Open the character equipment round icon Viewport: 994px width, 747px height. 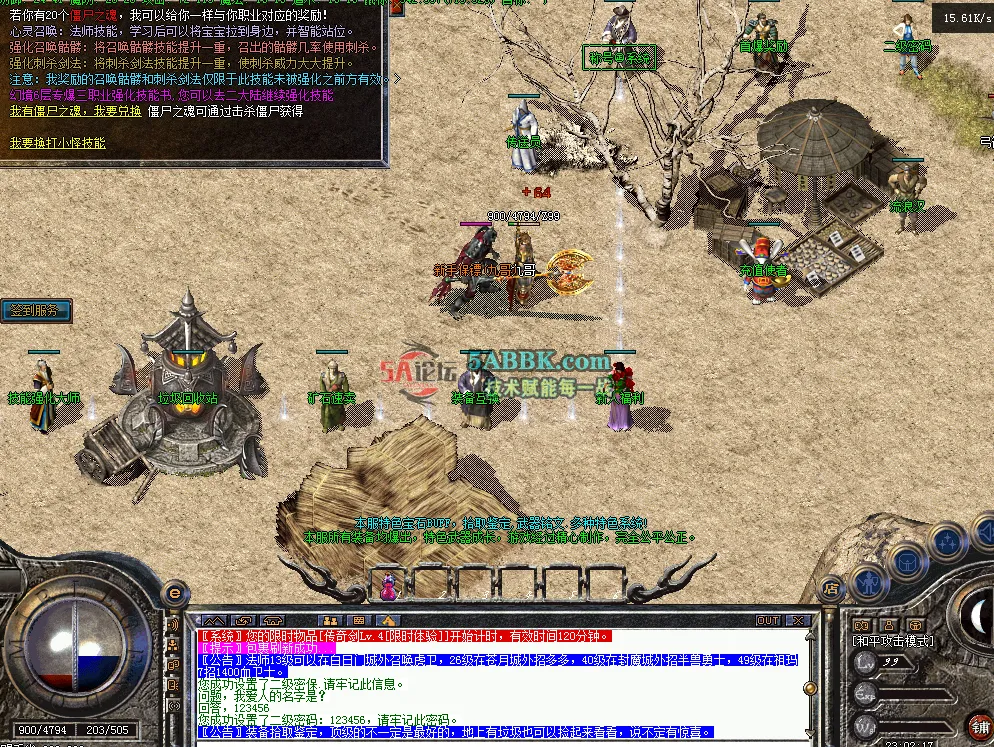(x=869, y=579)
